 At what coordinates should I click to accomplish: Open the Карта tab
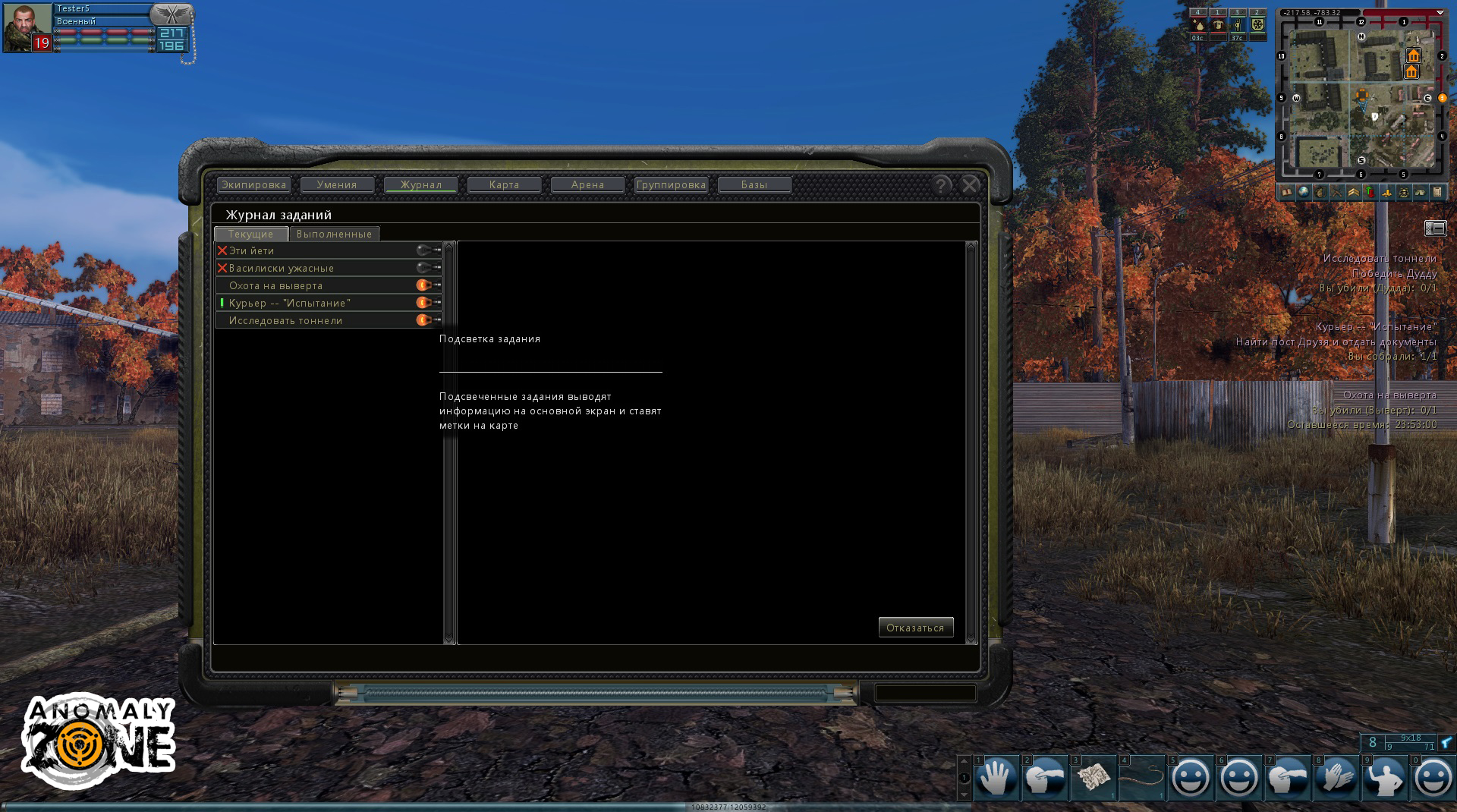point(504,184)
